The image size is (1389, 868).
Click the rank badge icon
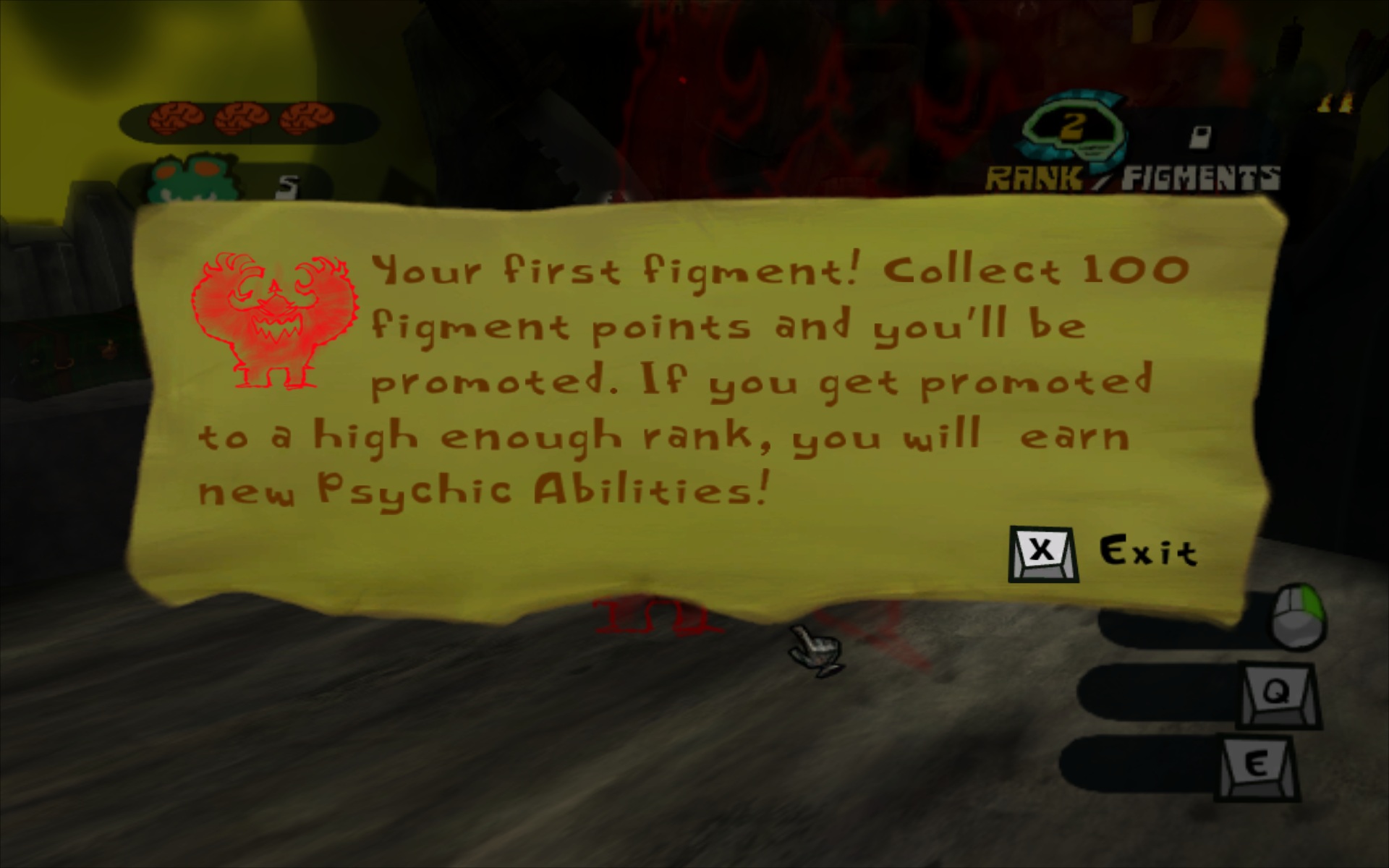pyautogui.click(x=1072, y=131)
